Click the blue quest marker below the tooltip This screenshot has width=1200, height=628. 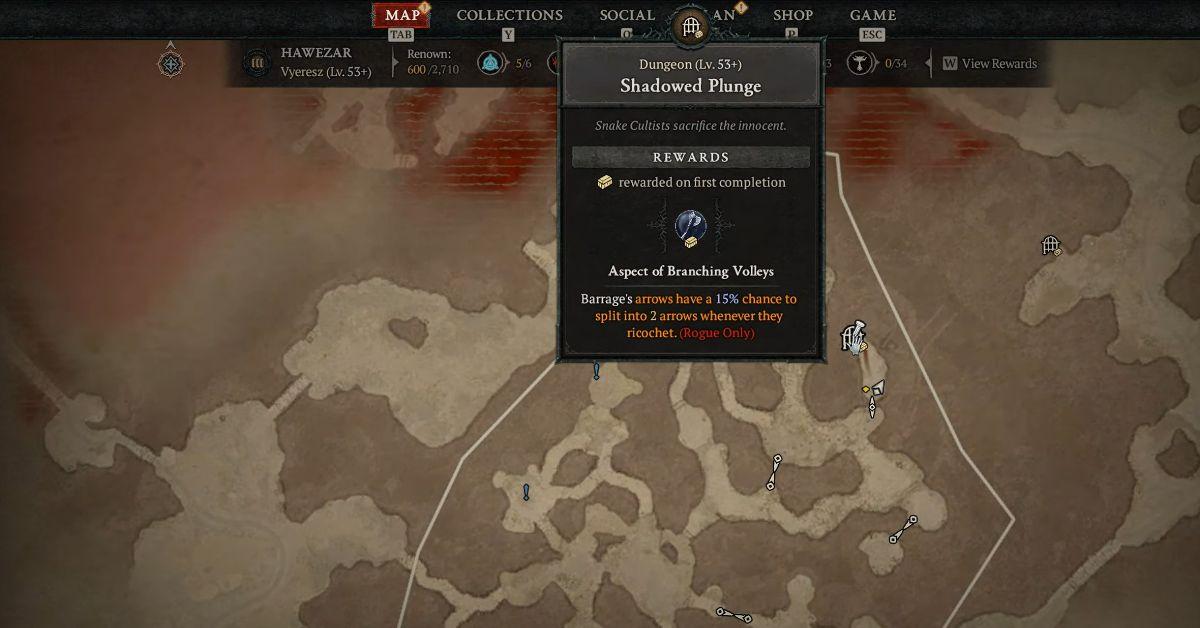[597, 372]
